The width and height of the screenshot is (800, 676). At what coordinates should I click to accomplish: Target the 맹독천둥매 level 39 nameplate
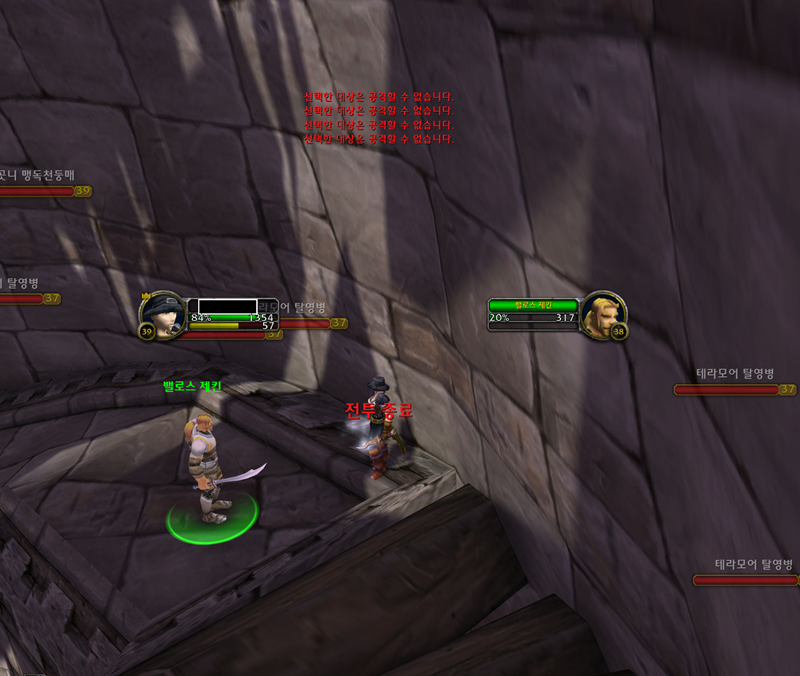(x=40, y=190)
